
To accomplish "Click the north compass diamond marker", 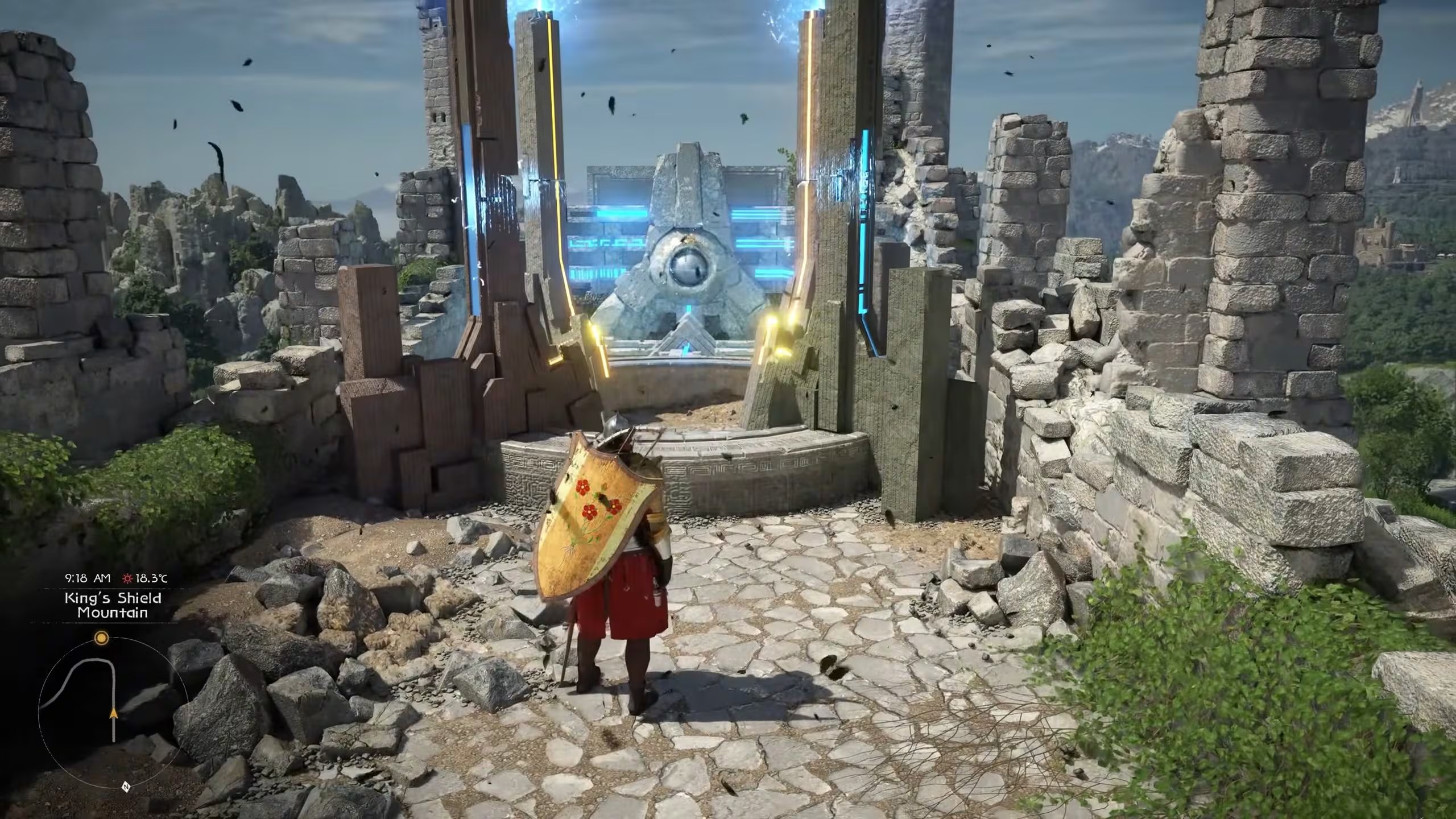I will (126, 787).
